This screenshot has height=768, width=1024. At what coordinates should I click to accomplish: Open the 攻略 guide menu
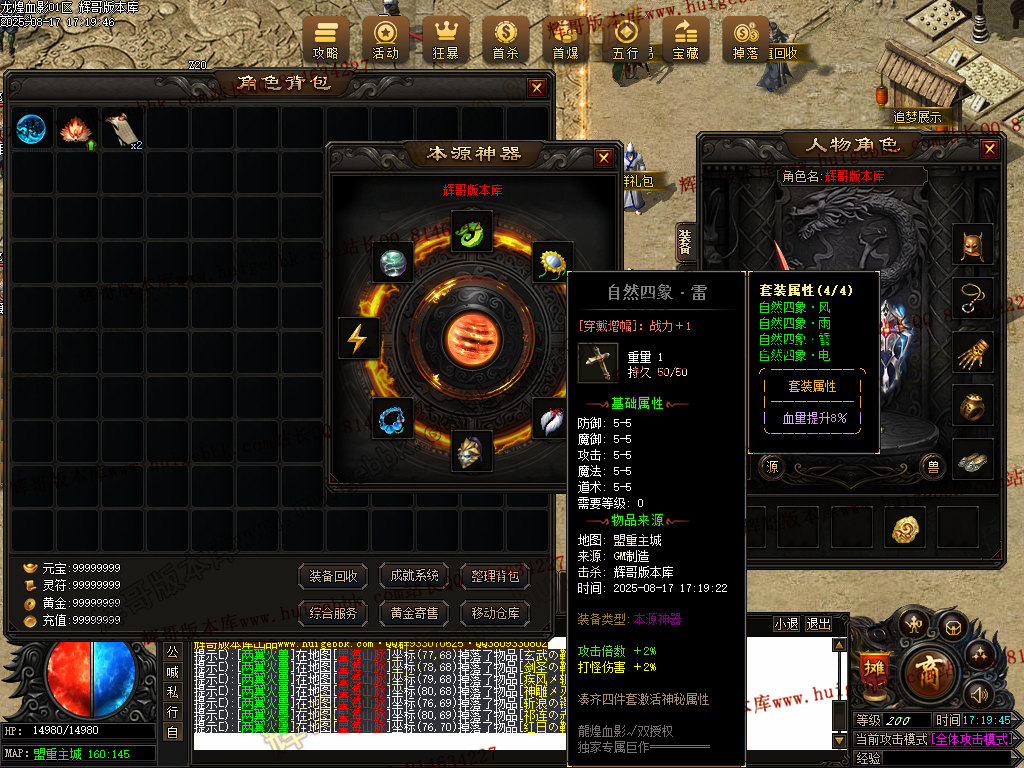(325, 39)
